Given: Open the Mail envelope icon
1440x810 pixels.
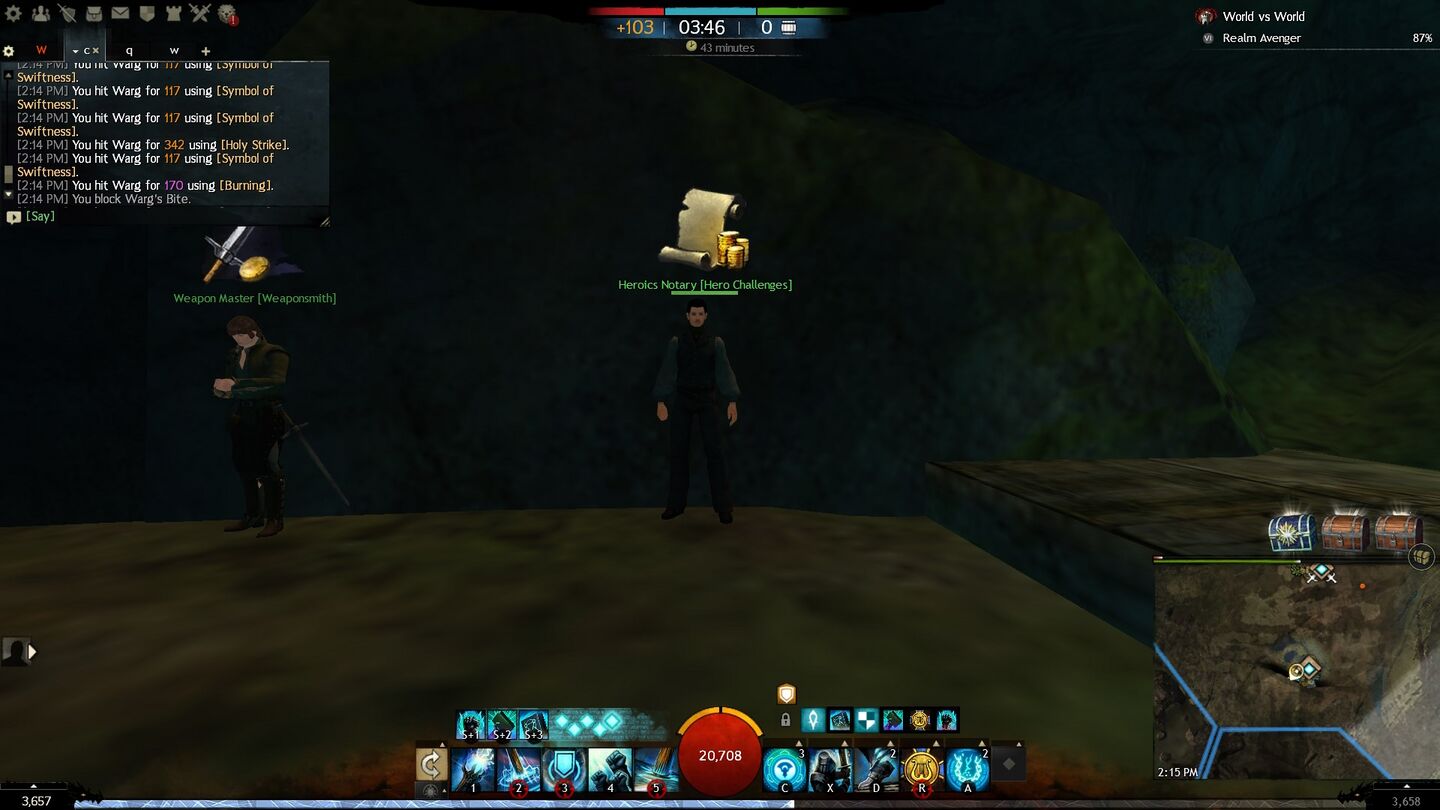Looking at the screenshot, I should 121,14.
